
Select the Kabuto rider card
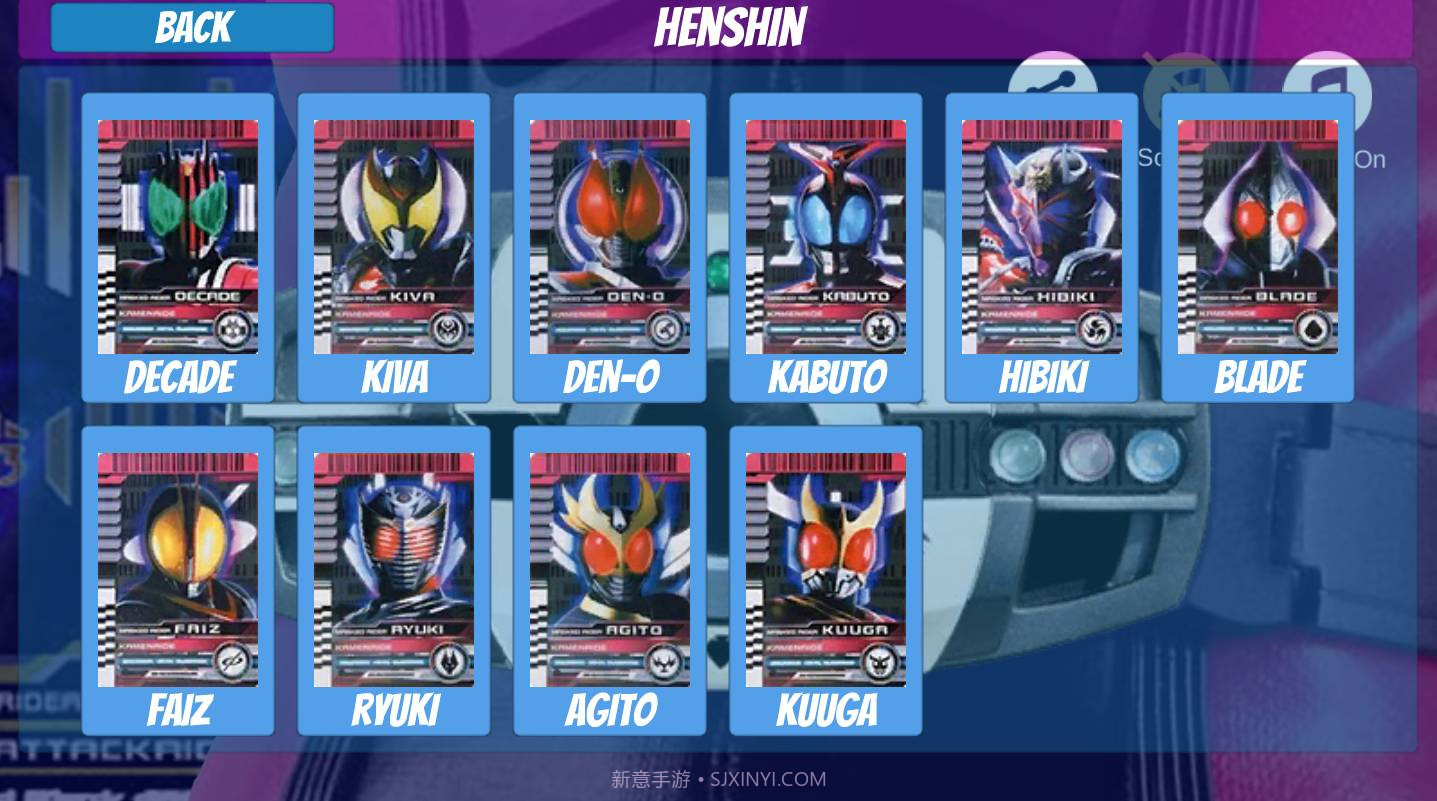tap(826, 238)
